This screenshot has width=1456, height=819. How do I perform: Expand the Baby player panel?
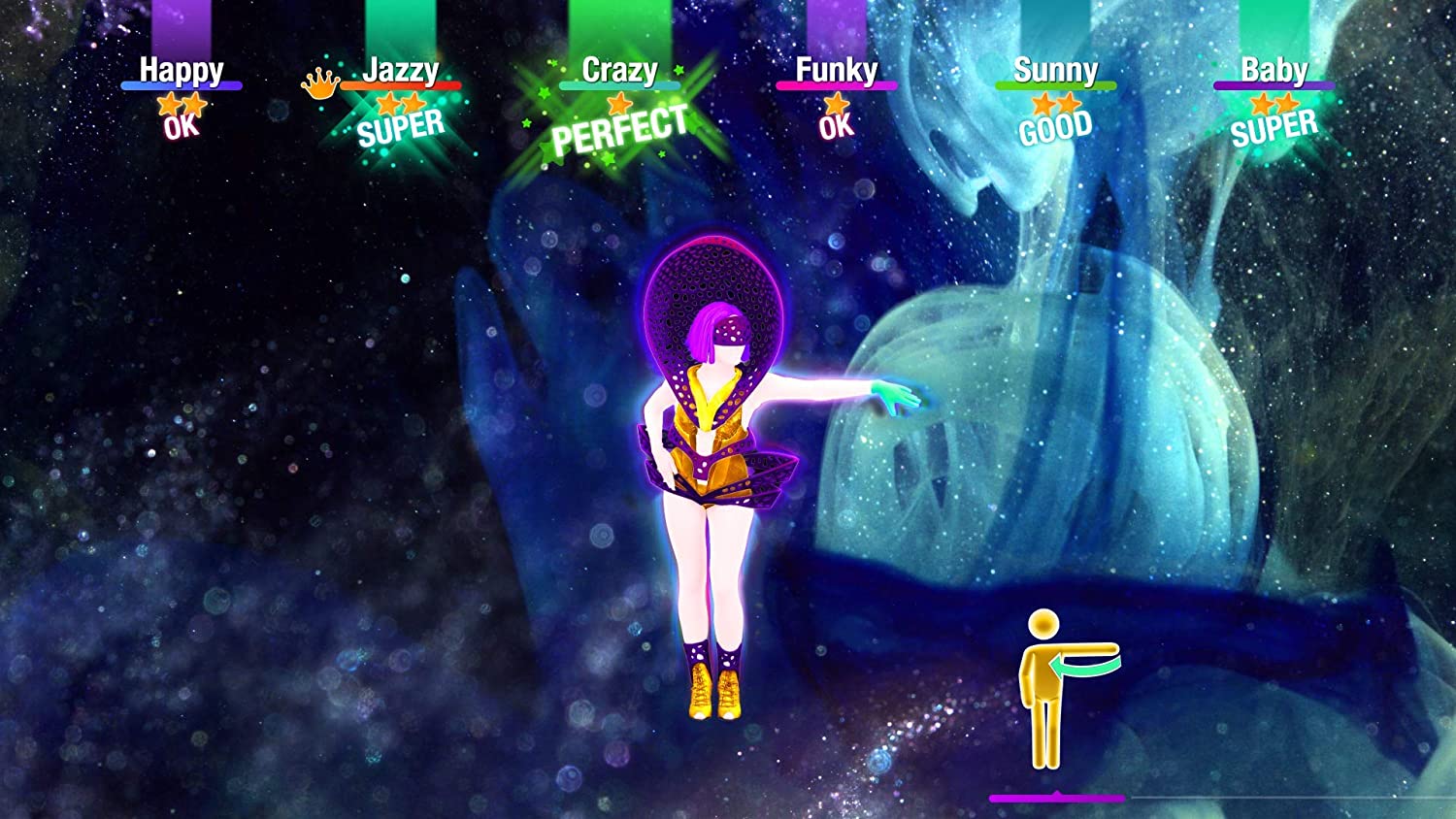[x=1276, y=70]
